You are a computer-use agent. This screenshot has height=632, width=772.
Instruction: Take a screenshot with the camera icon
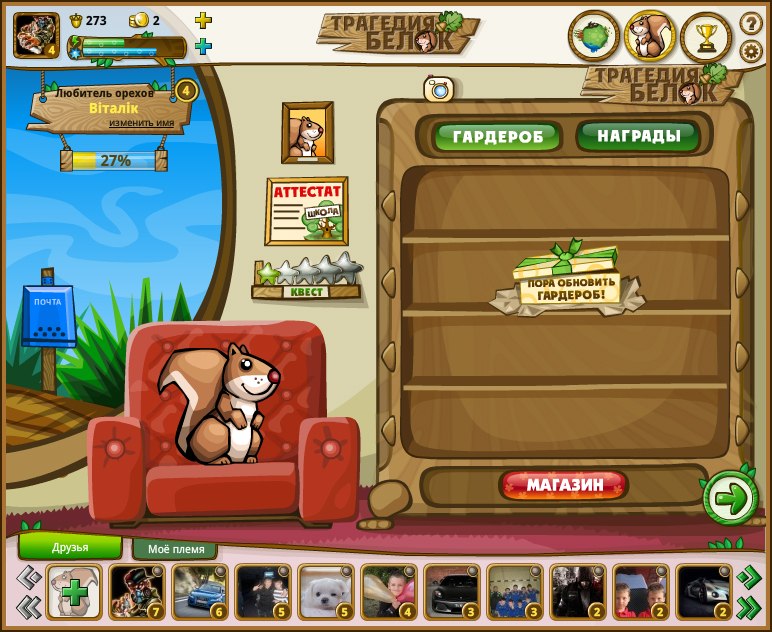tap(438, 89)
